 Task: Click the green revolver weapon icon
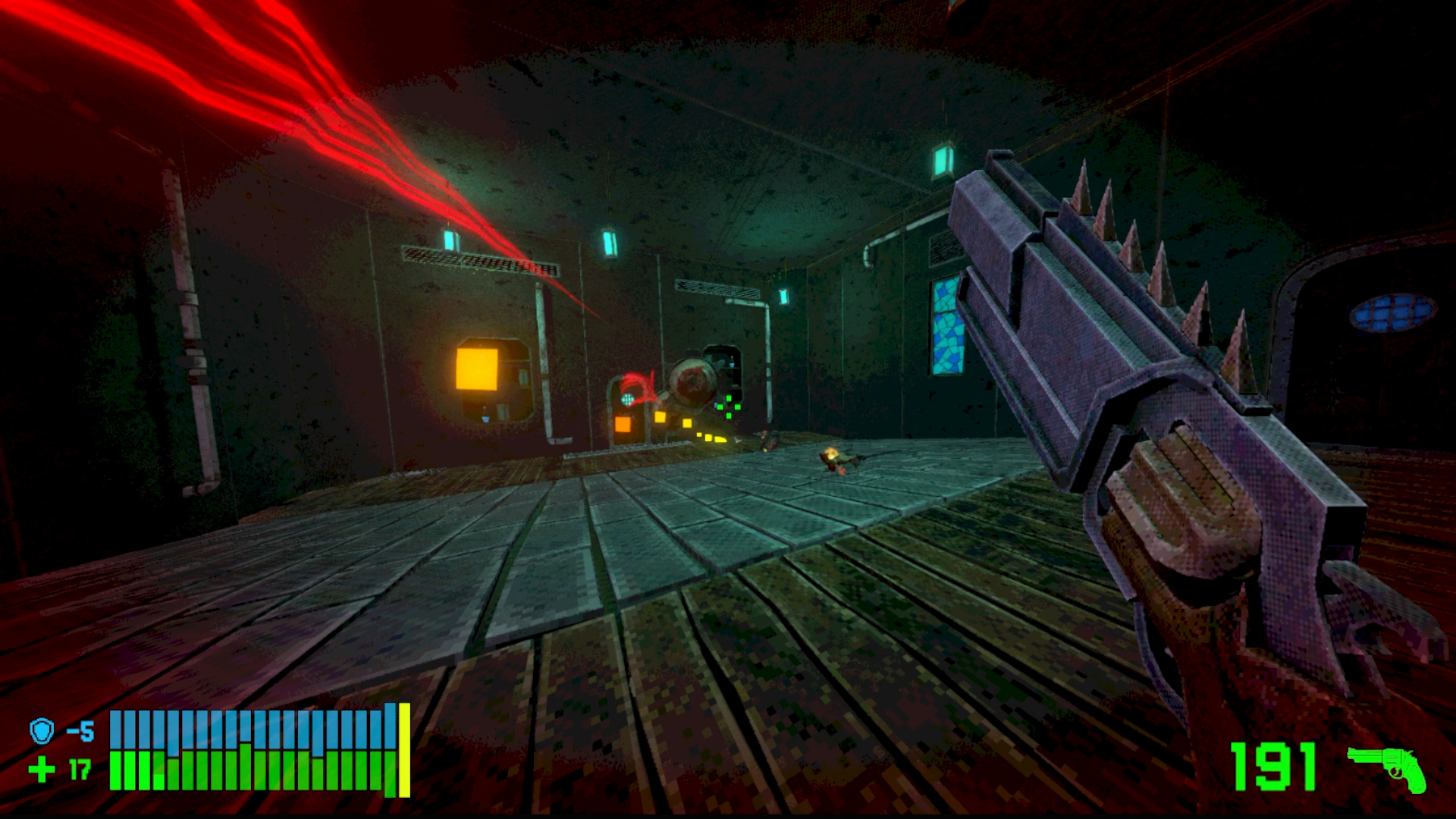(x=1386, y=767)
